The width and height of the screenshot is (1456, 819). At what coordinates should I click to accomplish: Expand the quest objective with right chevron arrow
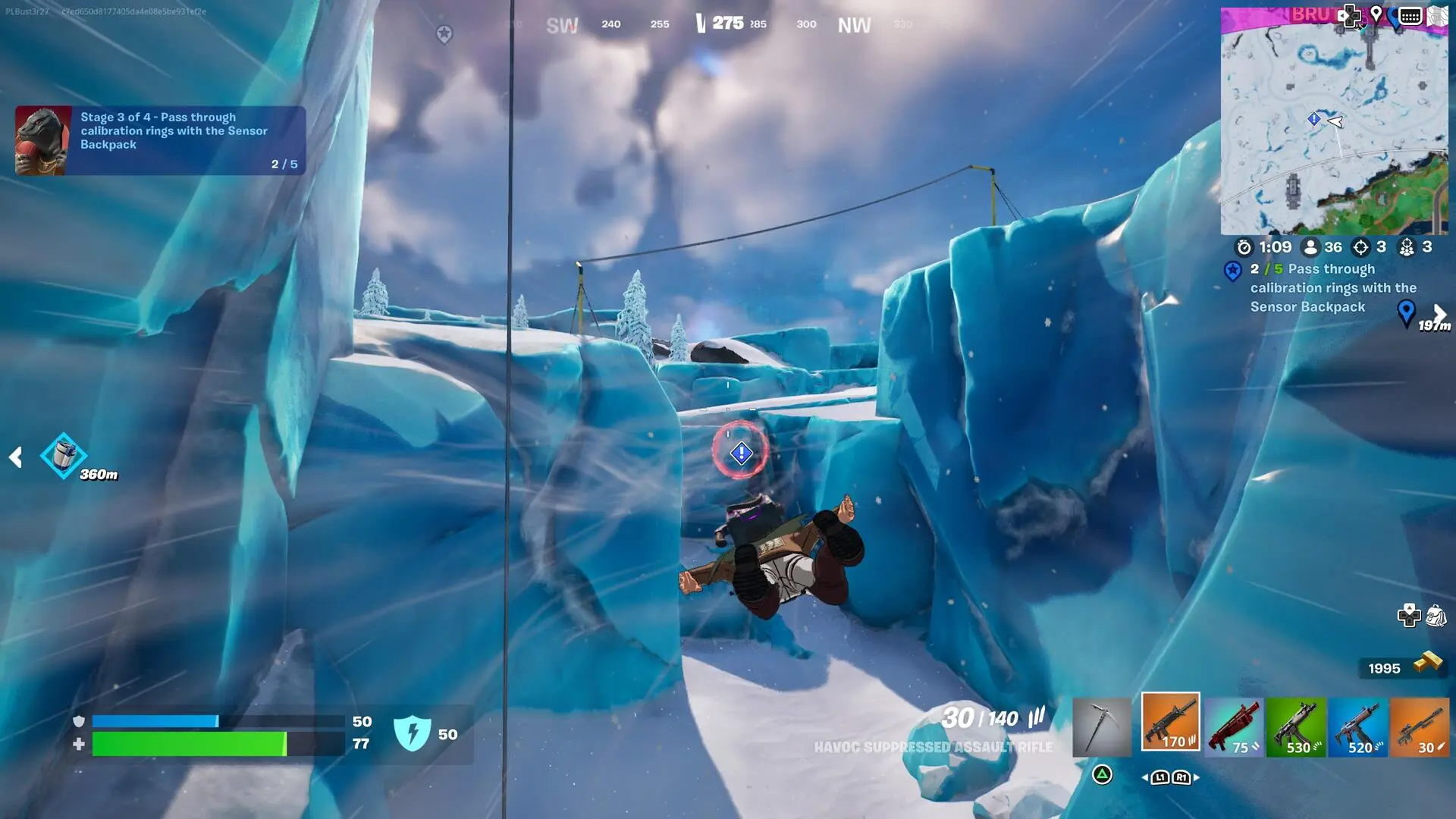pyautogui.click(x=1439, y=313)
